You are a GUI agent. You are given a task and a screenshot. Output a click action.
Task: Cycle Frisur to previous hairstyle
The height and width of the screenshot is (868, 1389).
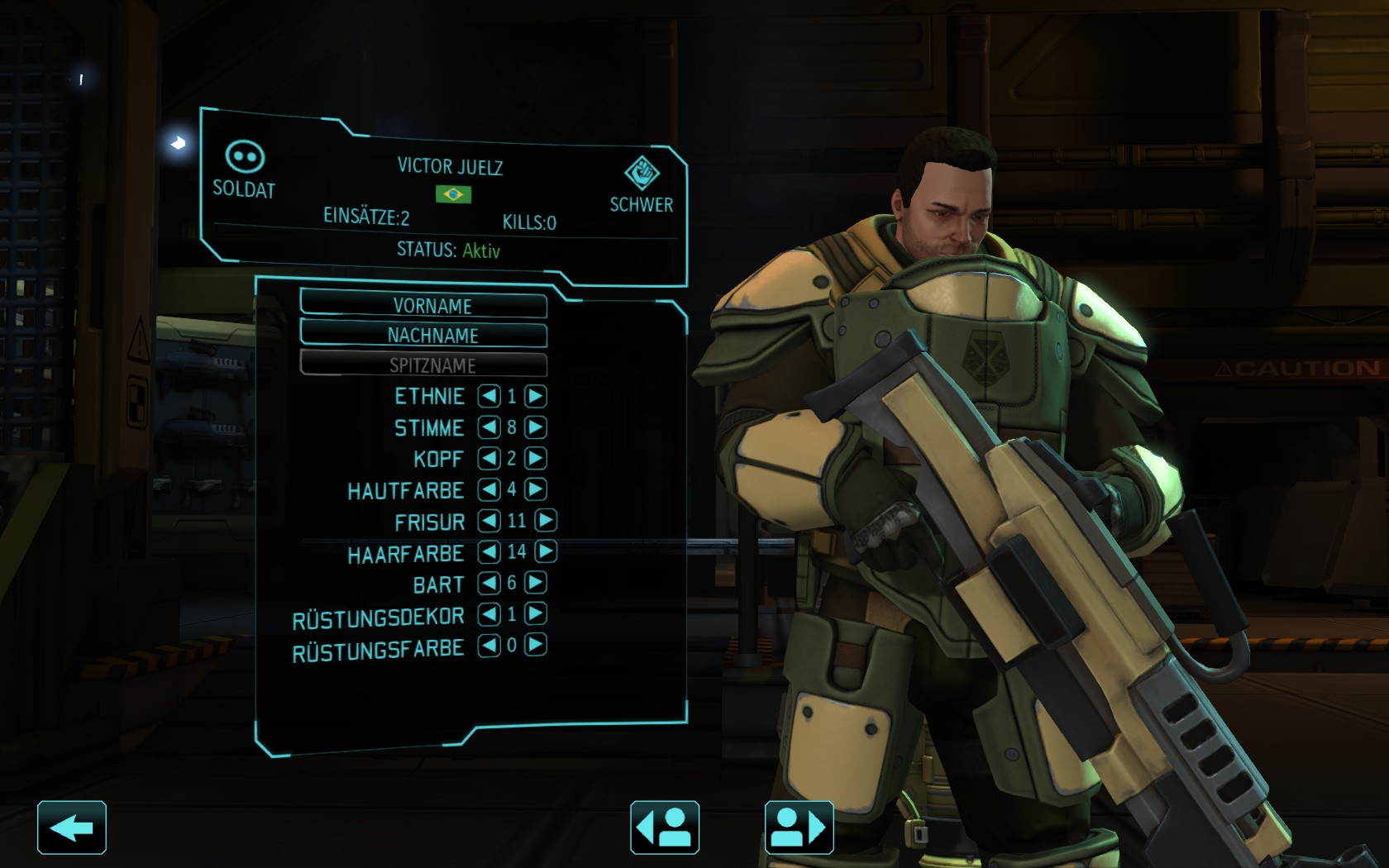(x=489, y=520)
